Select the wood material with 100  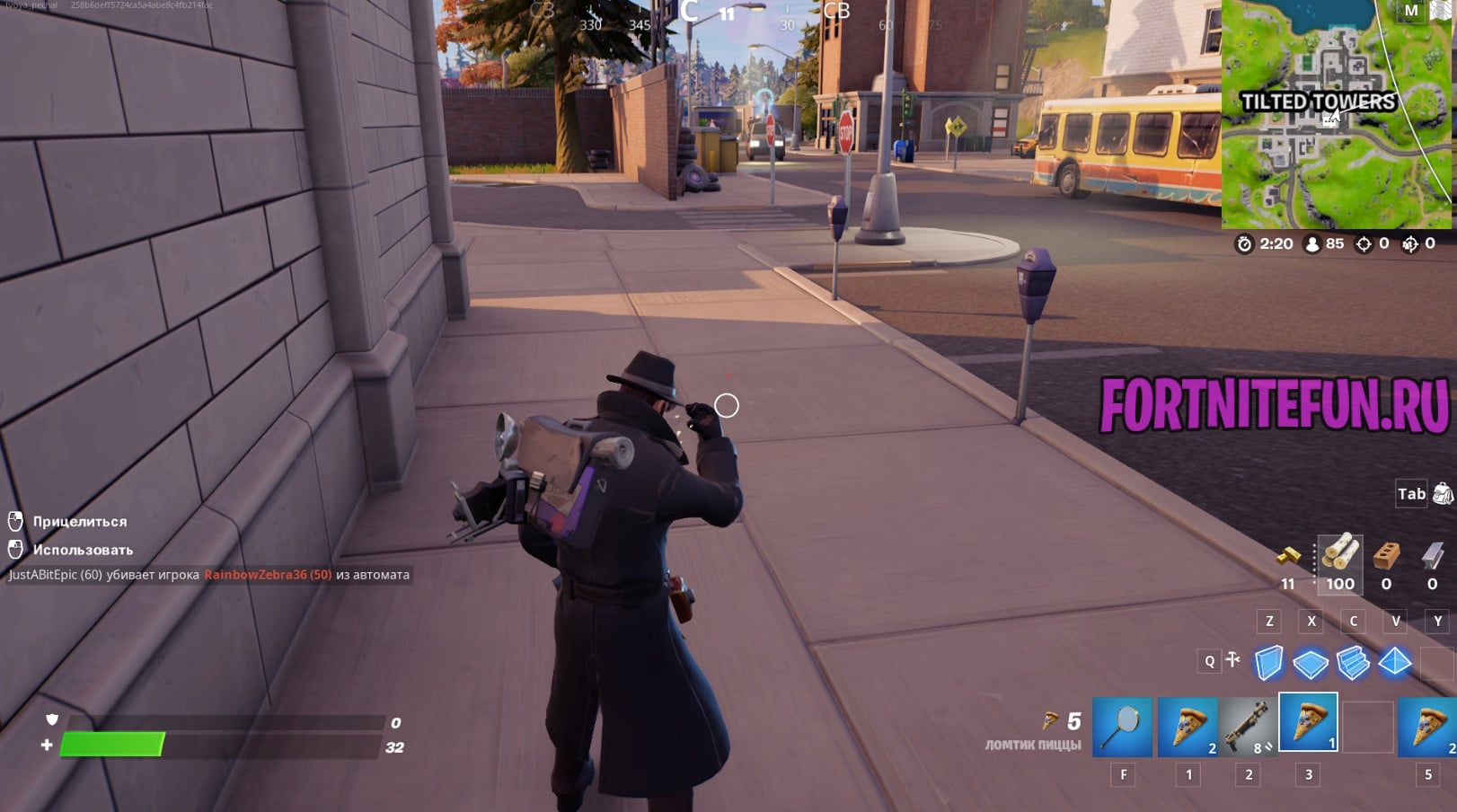[x=1339, y=555]
